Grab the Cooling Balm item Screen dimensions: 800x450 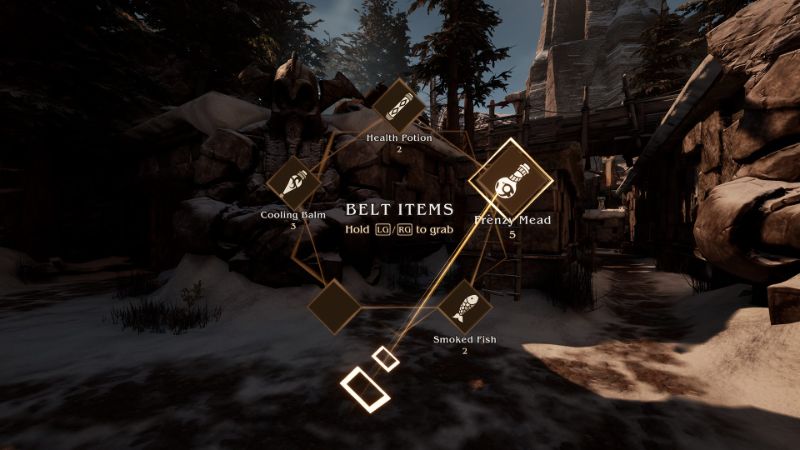(x=294, y=183)
